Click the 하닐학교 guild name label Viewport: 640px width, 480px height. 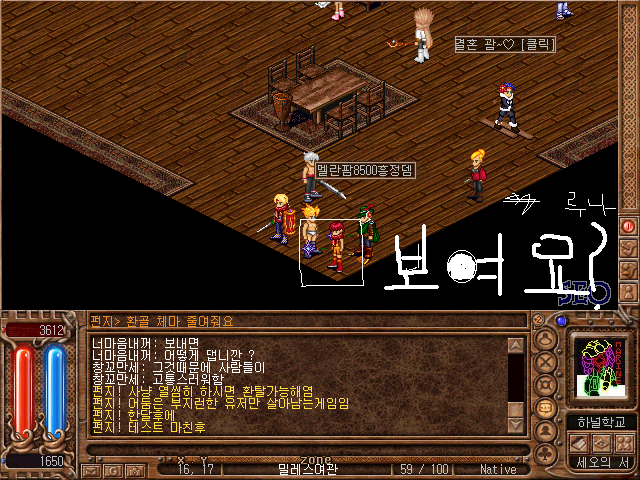click(x=601, y=422)
